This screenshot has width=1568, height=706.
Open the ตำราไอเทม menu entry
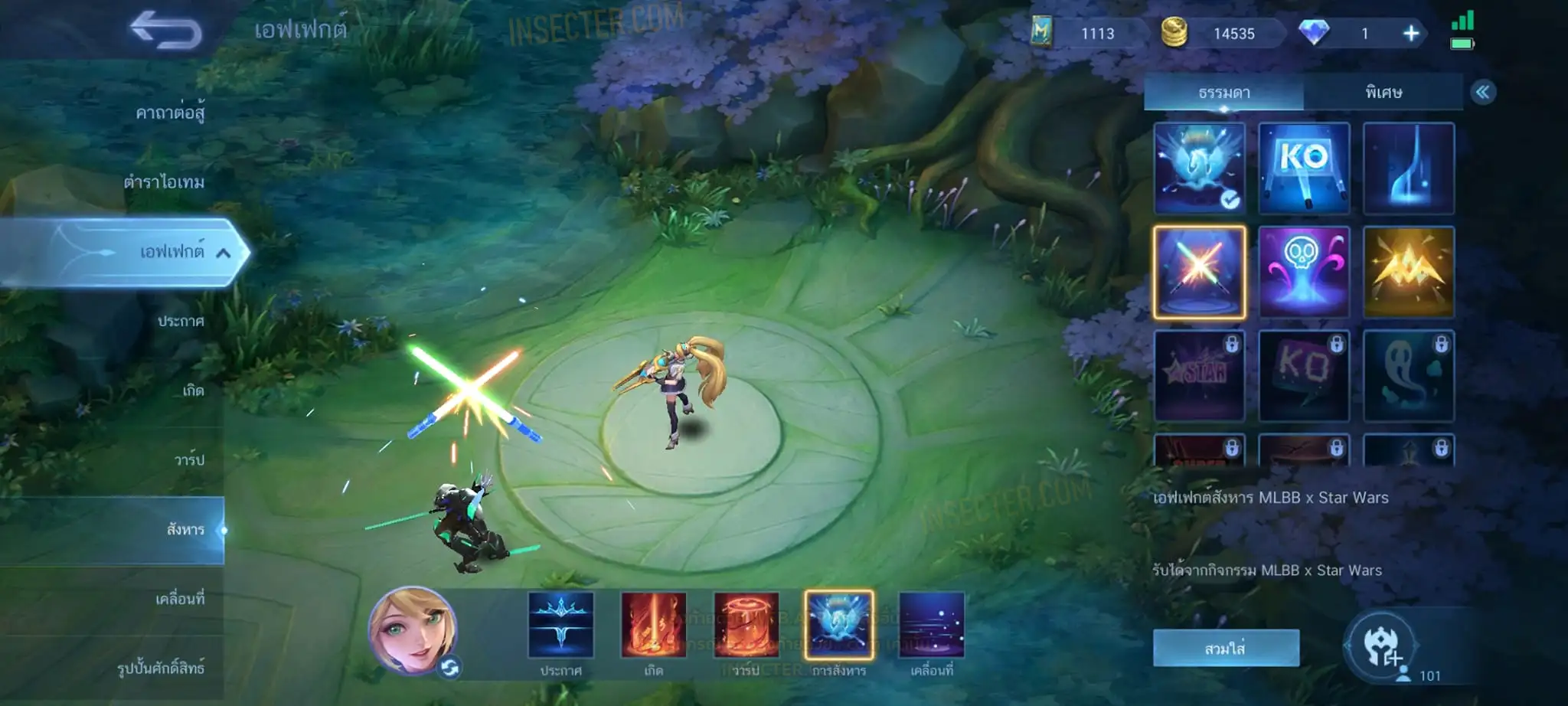(164, 182)
